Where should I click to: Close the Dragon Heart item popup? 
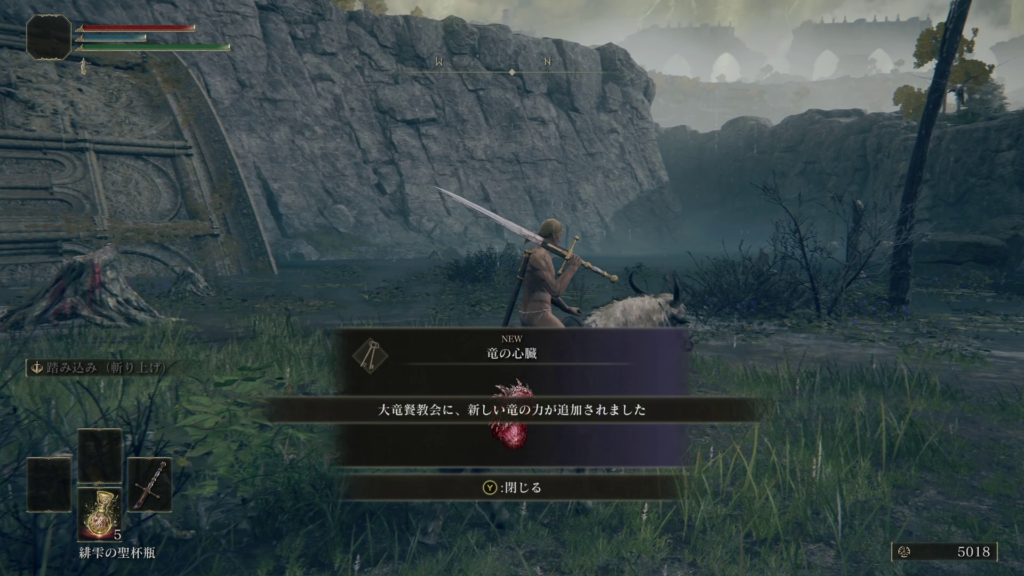click(511, 487)
